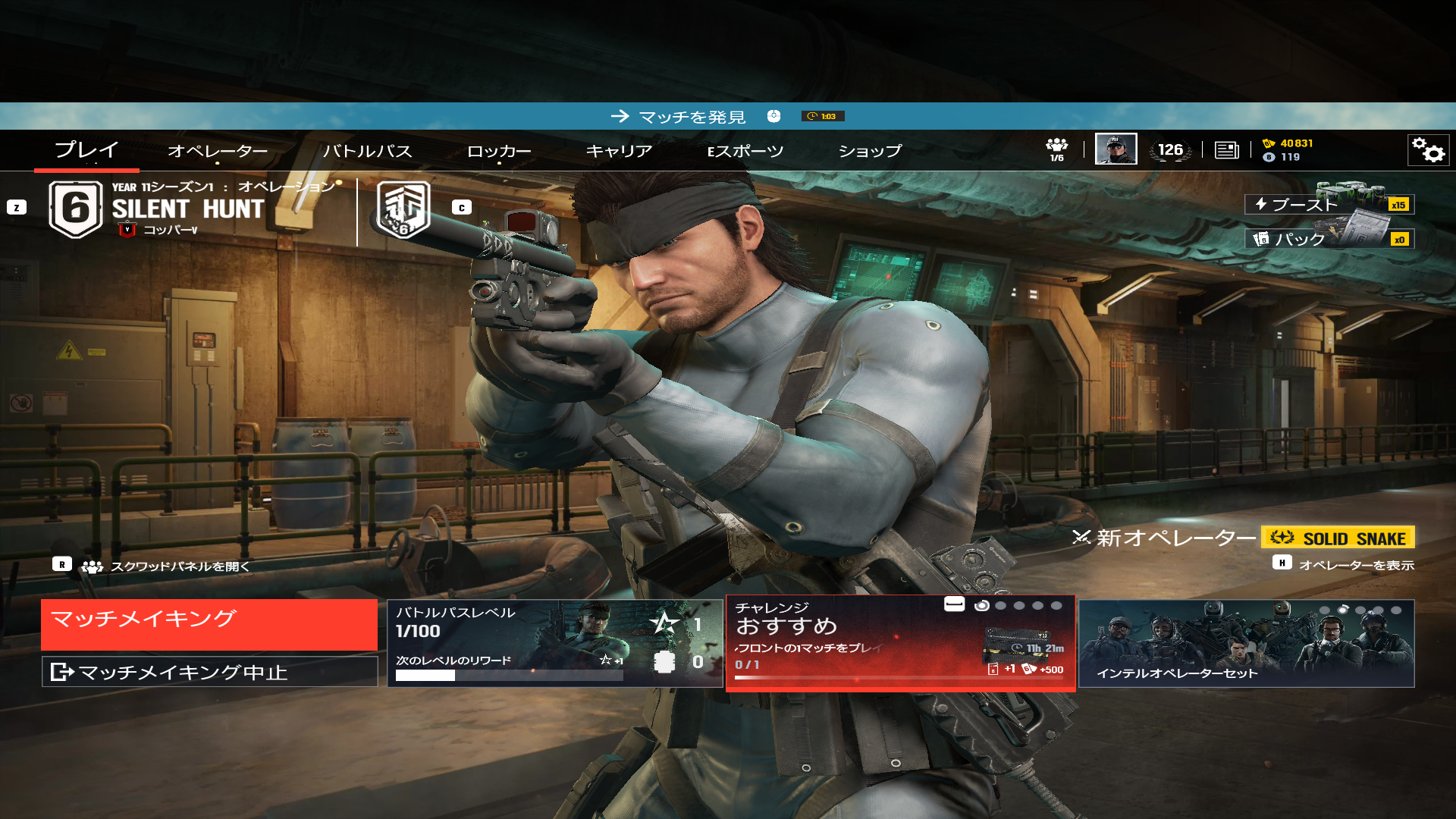Viewport: 1456px width, 819px height.
Task: View the new operator Solid Snake banner
Action: tap(1337, 538)
